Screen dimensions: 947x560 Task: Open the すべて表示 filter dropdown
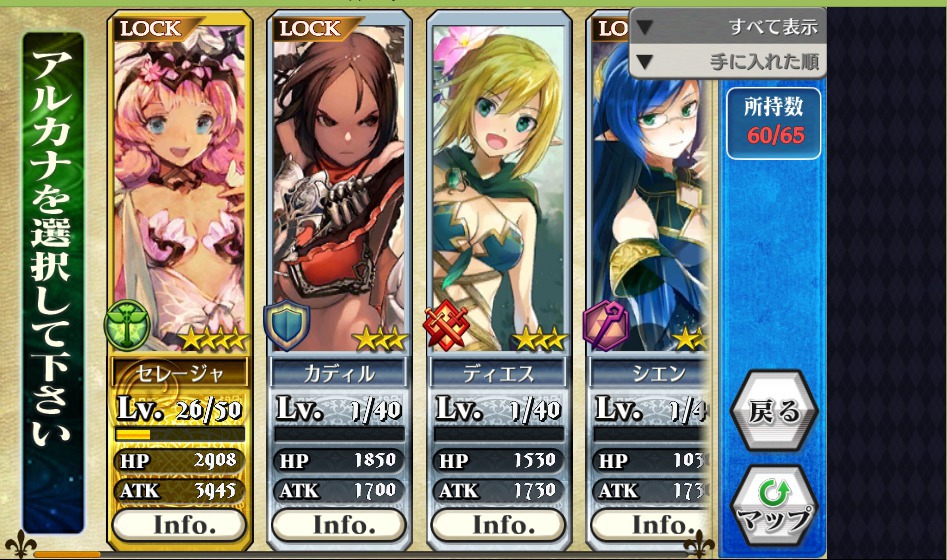pos(728,27)
